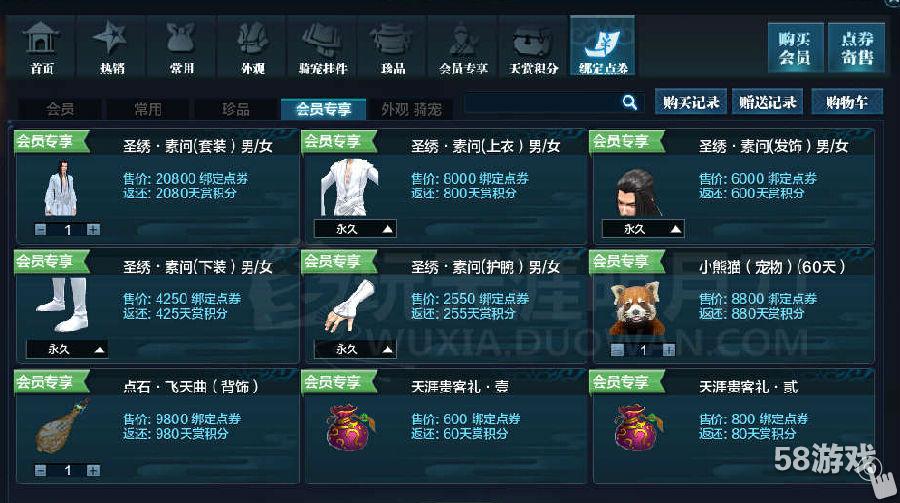The image size is (900, 503).
Task: Increase quantity of 小熊猫 pet
Action: [x=668, y=350]
